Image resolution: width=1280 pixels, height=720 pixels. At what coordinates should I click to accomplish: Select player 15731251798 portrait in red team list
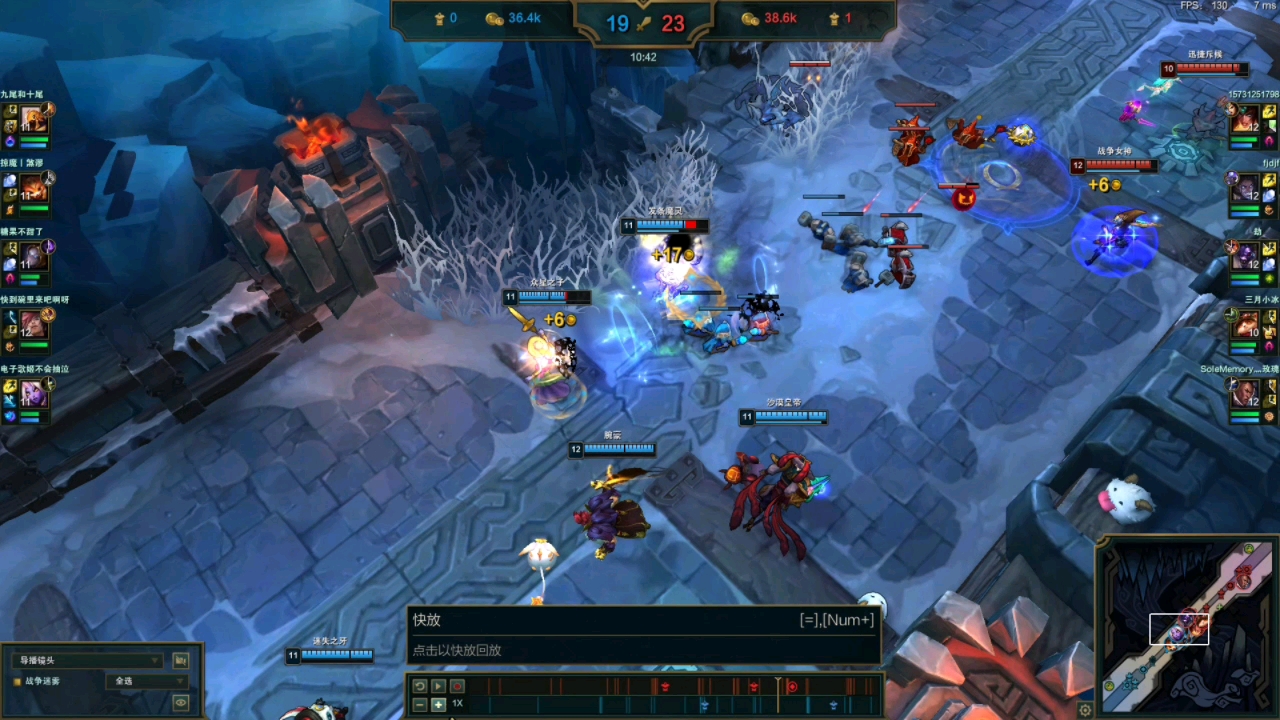pyautogui.click(x=1246, y=121)
